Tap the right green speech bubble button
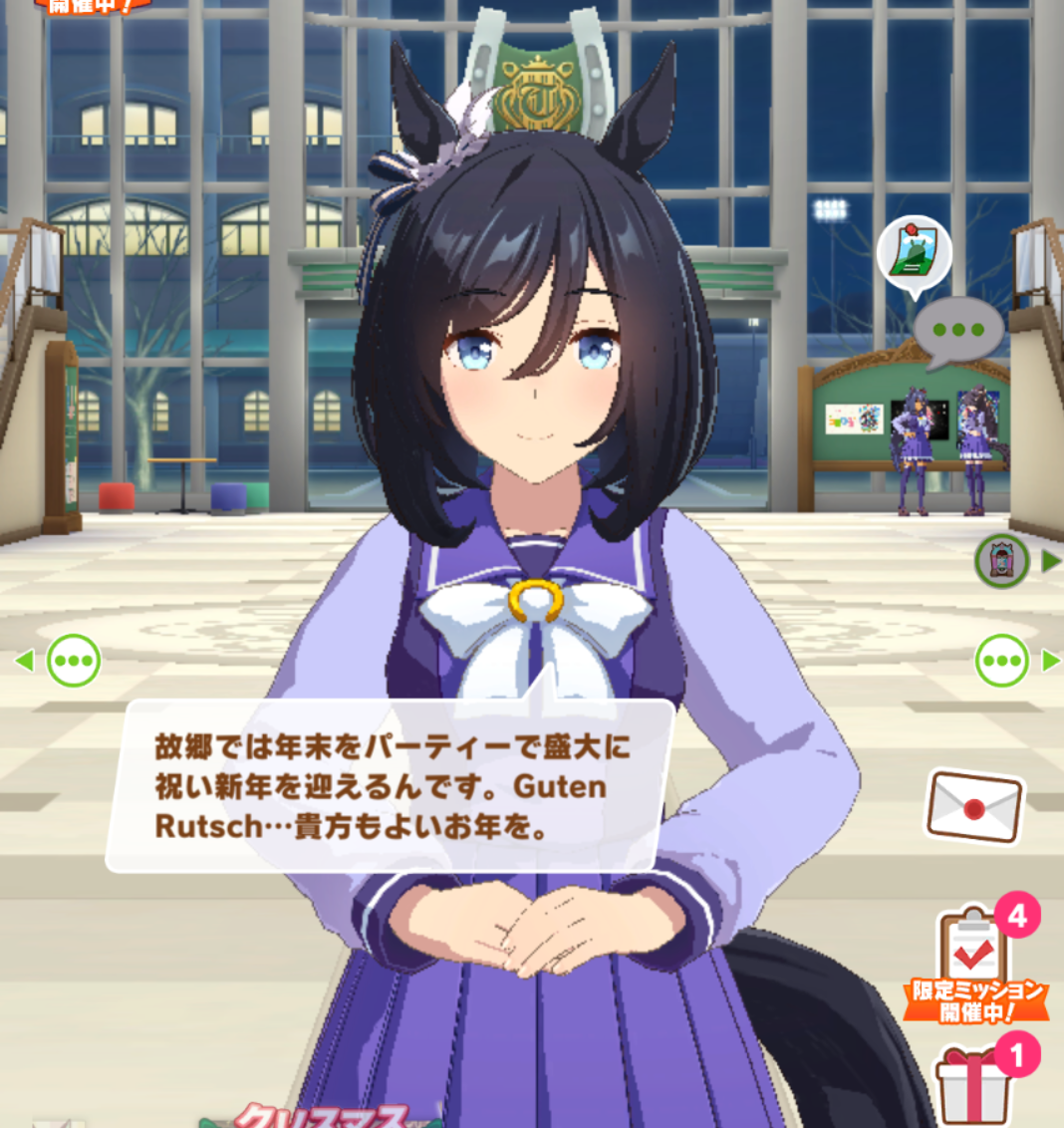 coord(1001,660)
